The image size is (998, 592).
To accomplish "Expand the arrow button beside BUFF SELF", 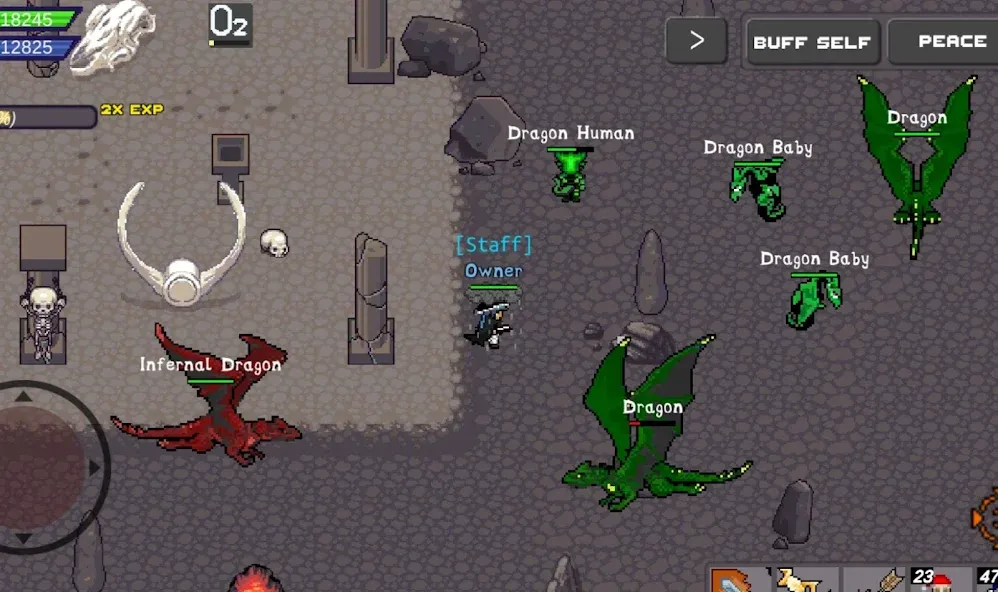I will click(697, 41).
